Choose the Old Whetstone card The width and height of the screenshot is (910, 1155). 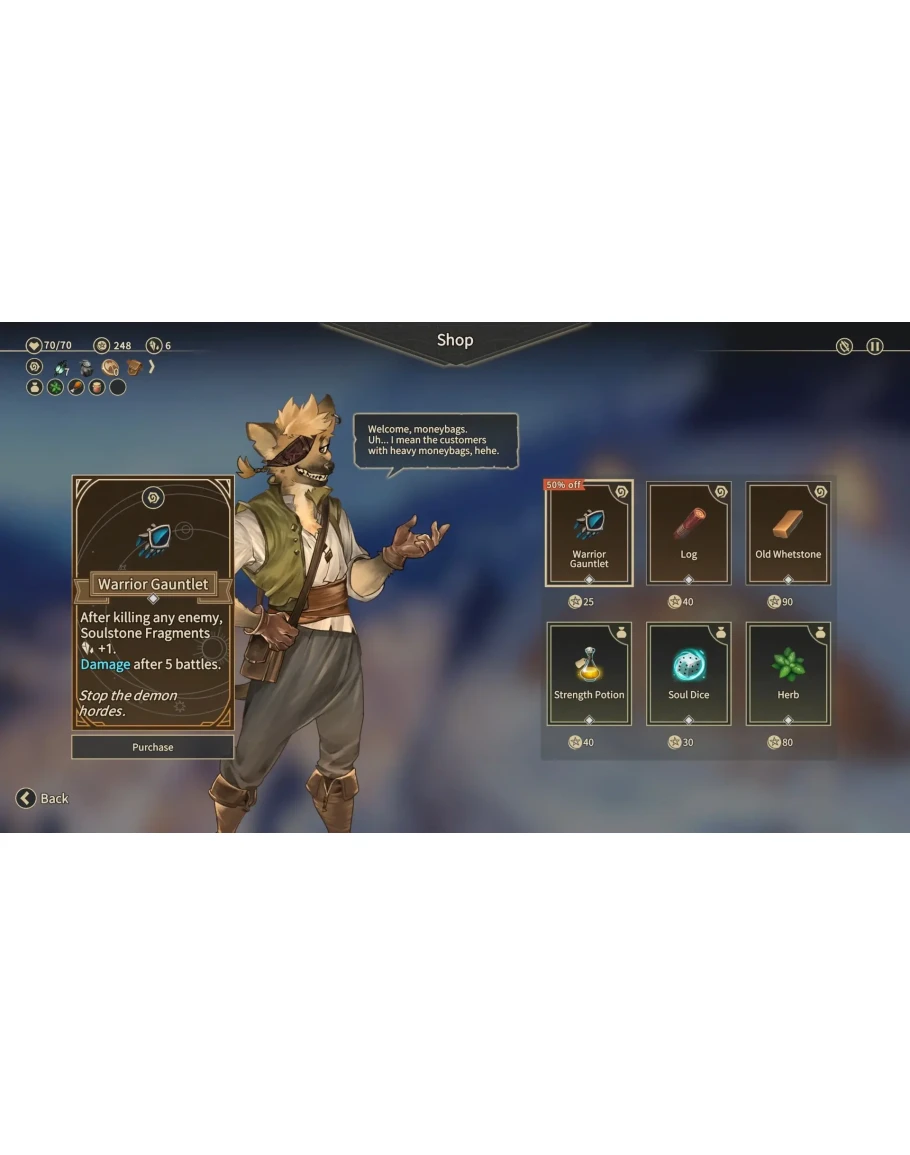pos(788,533)
